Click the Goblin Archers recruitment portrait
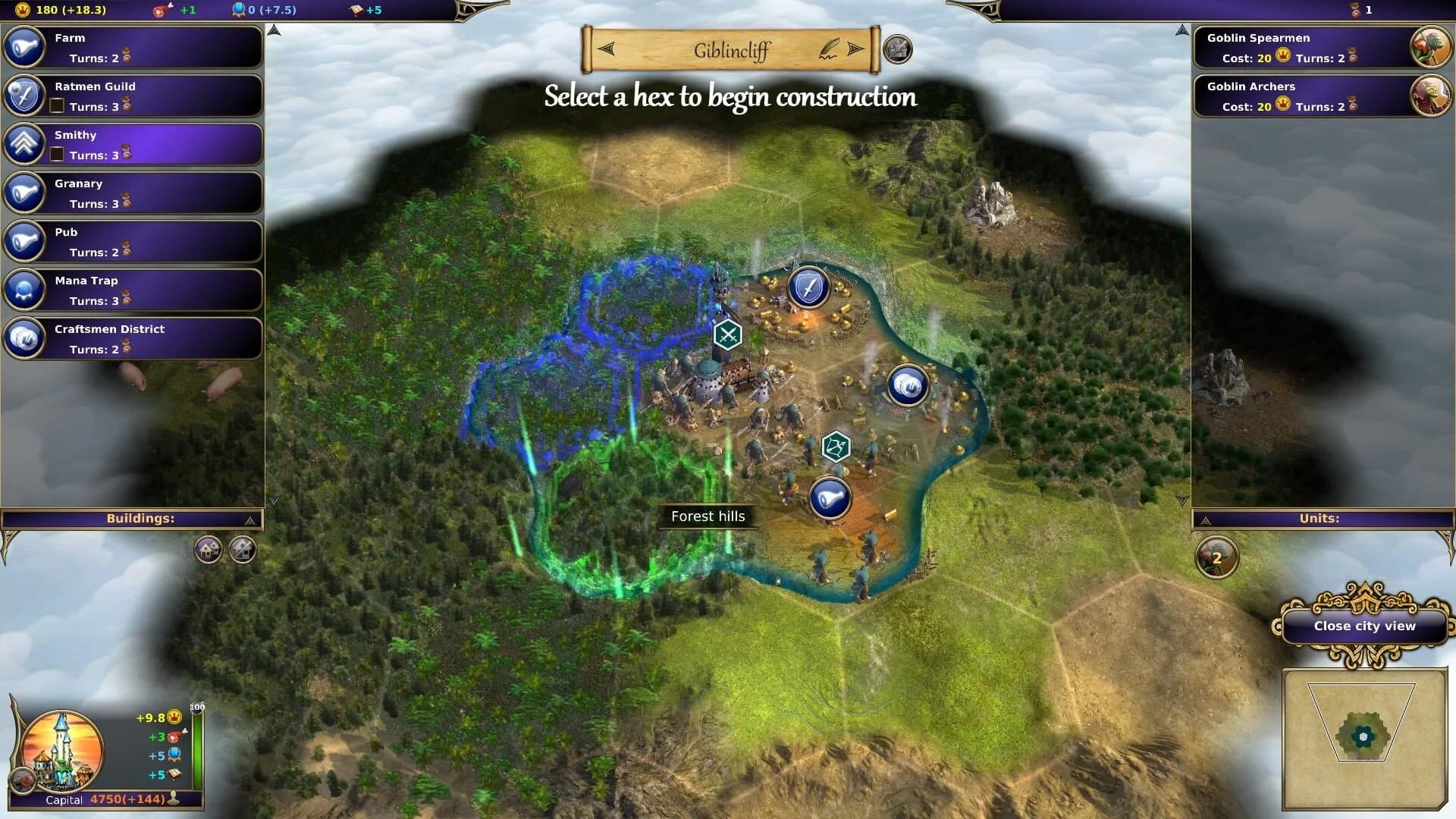 coord(1430,96)
